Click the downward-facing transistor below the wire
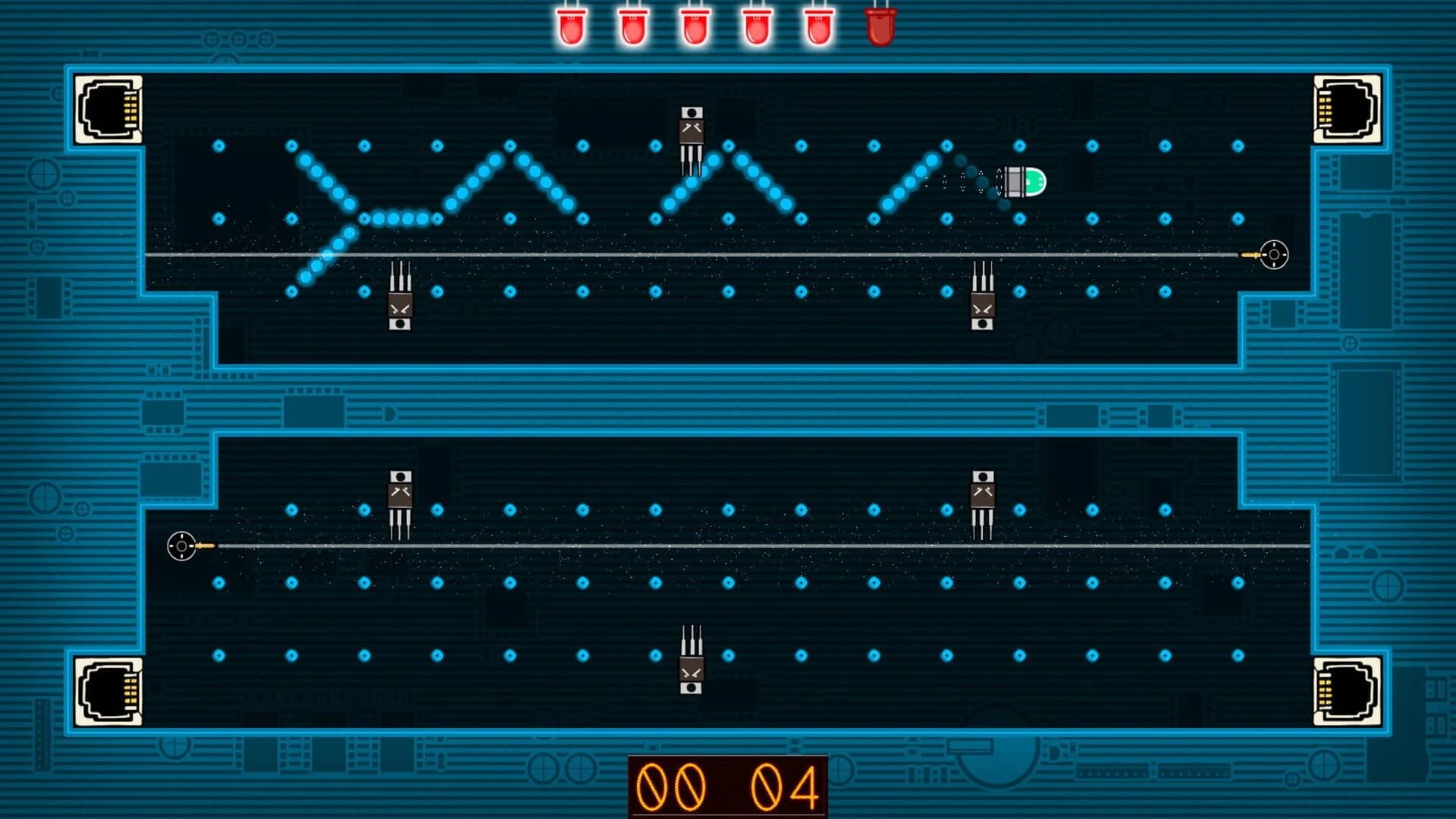This screenshot has width=1456, height=819. click(x=400, y=306)
